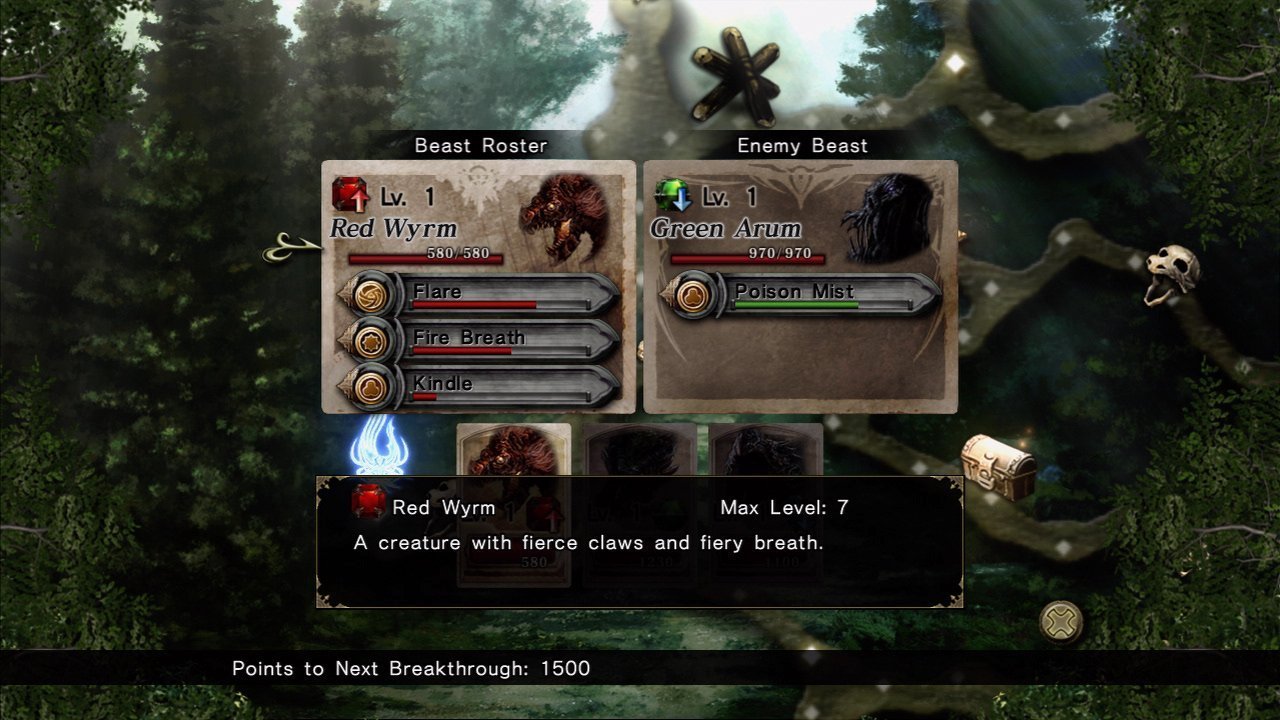This screenshot has height=720, width=1280.
Task: Select the crossed logs map node
Action: pos(735,77)
